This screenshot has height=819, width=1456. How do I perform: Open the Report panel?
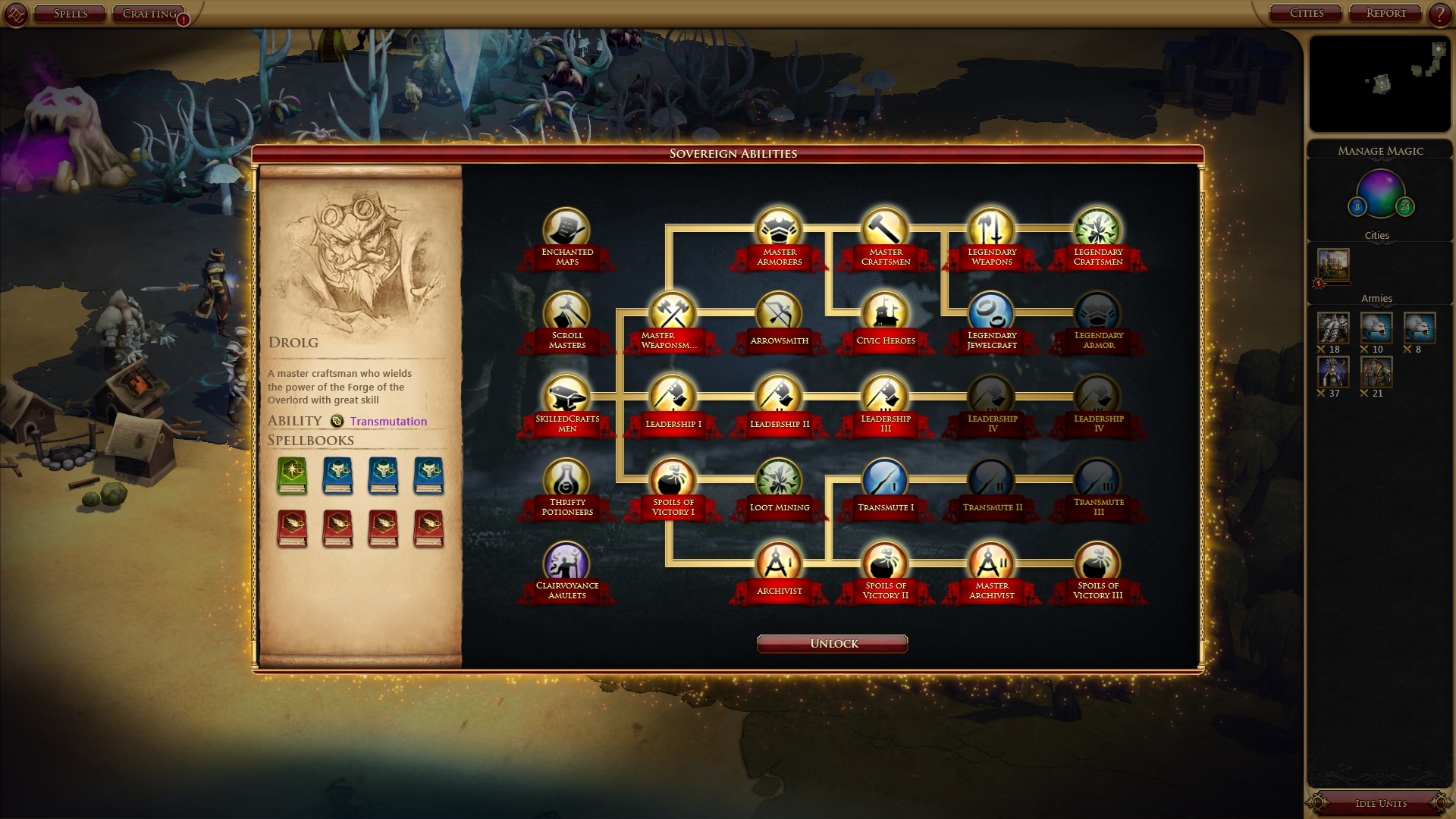pyautogui.click(x=1385, y=13)
